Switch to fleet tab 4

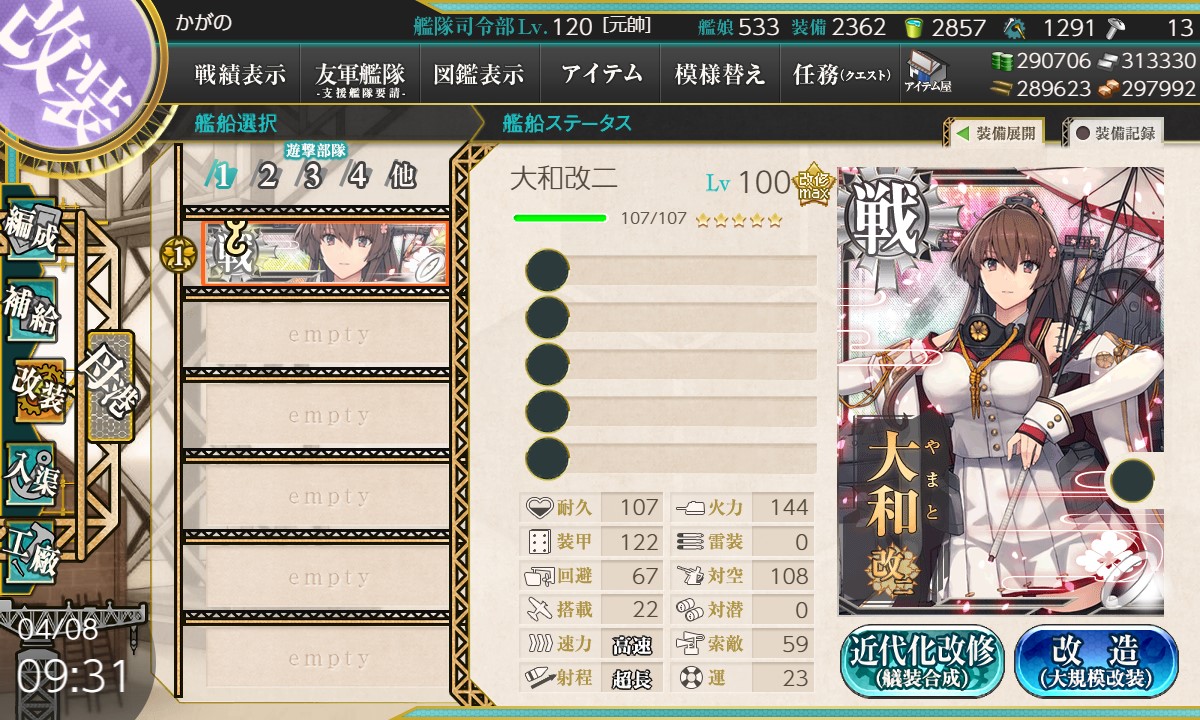[357, 177]
